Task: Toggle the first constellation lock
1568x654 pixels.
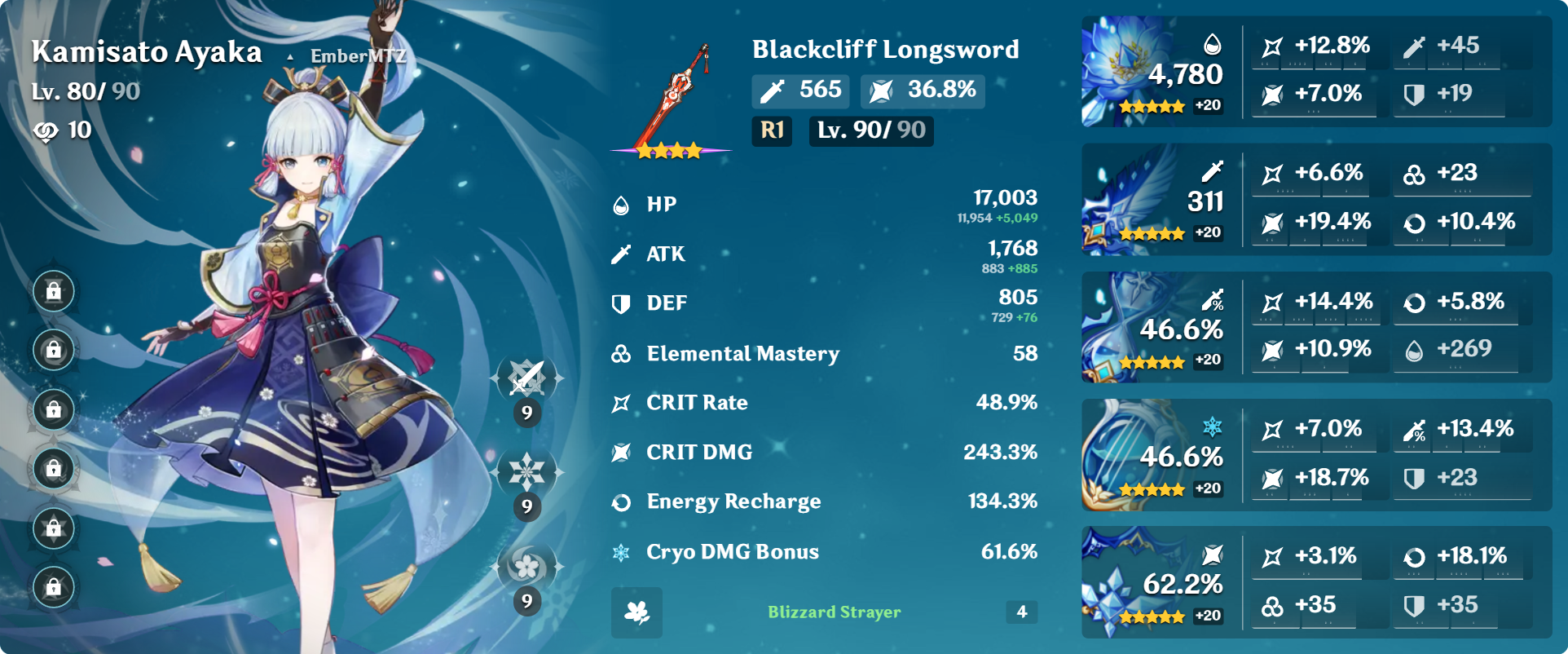Action: pyautogui.click(x=52, y=289)
